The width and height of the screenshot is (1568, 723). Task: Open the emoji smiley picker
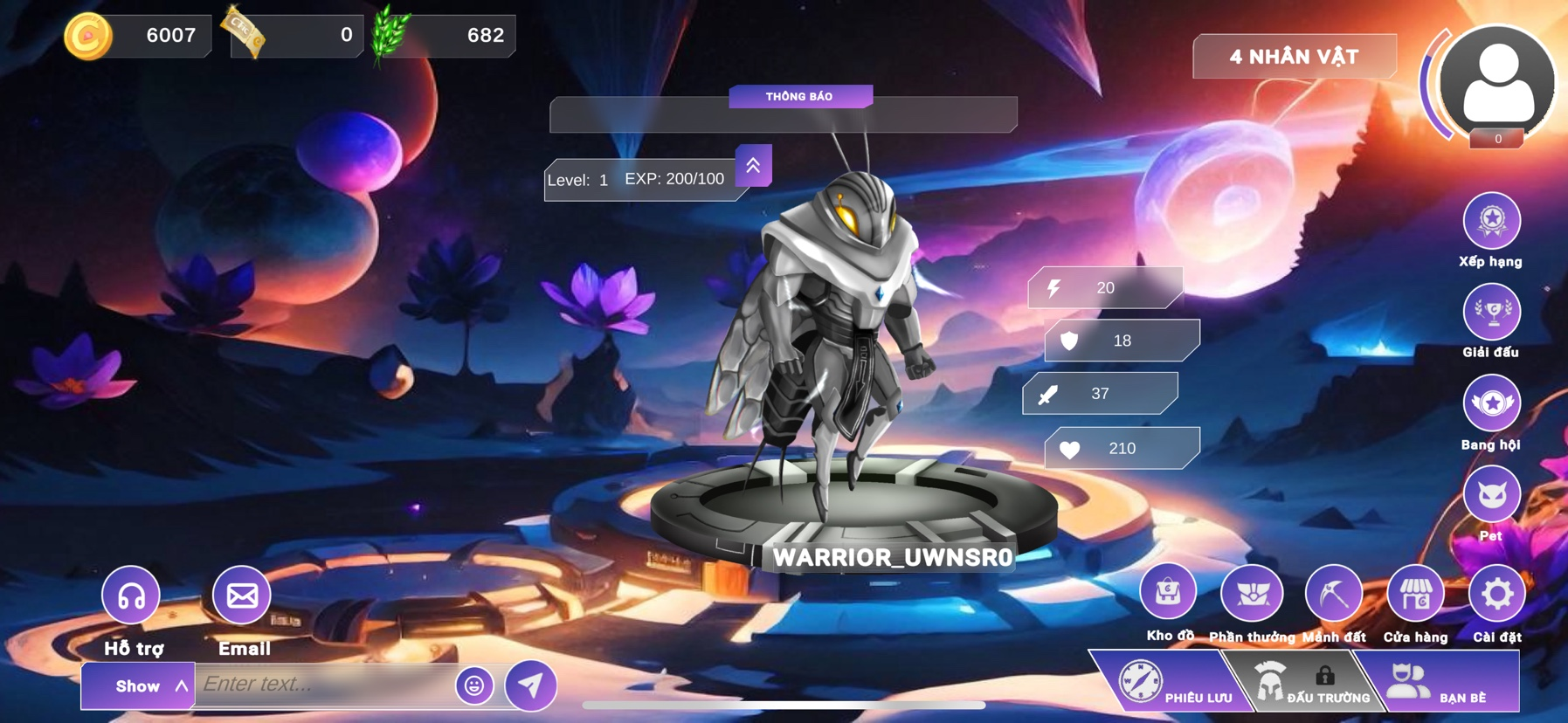474,685
